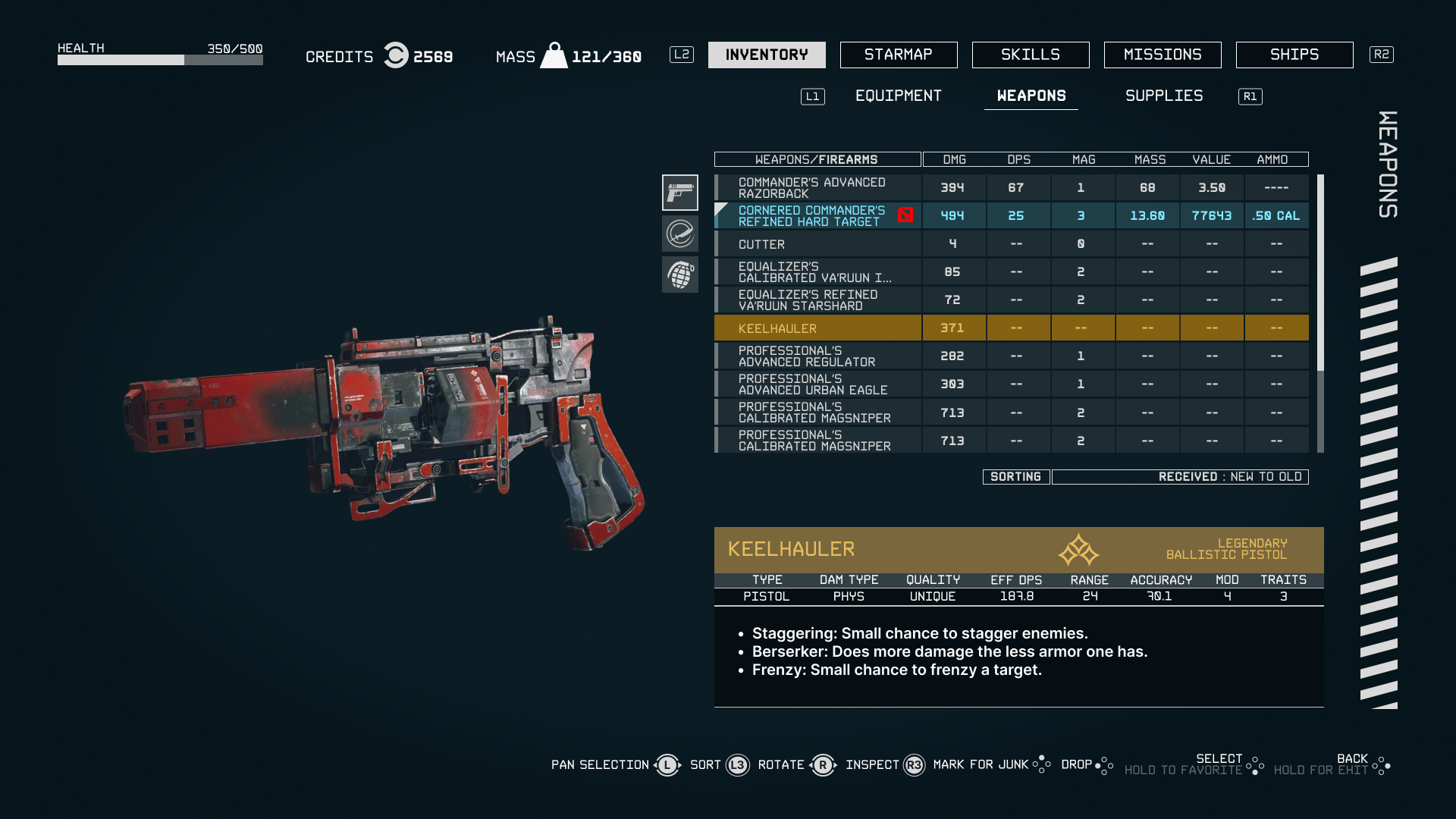Click the legendary rarity emblem on the Keelhauler panel
The height and width of the screenshot is (819, 1456).
1080,550
